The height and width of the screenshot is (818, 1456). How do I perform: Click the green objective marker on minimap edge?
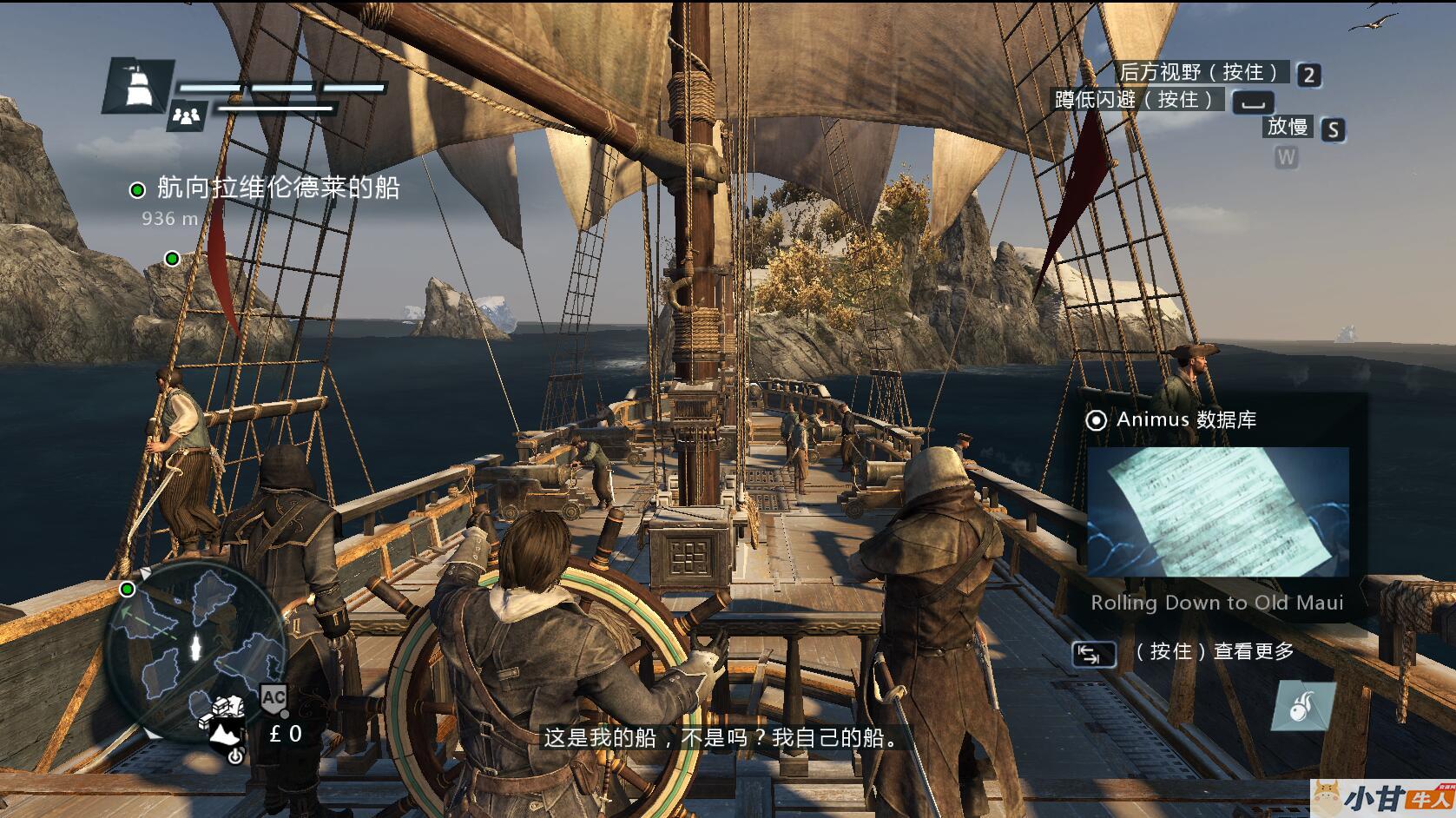tap(128, 590)
